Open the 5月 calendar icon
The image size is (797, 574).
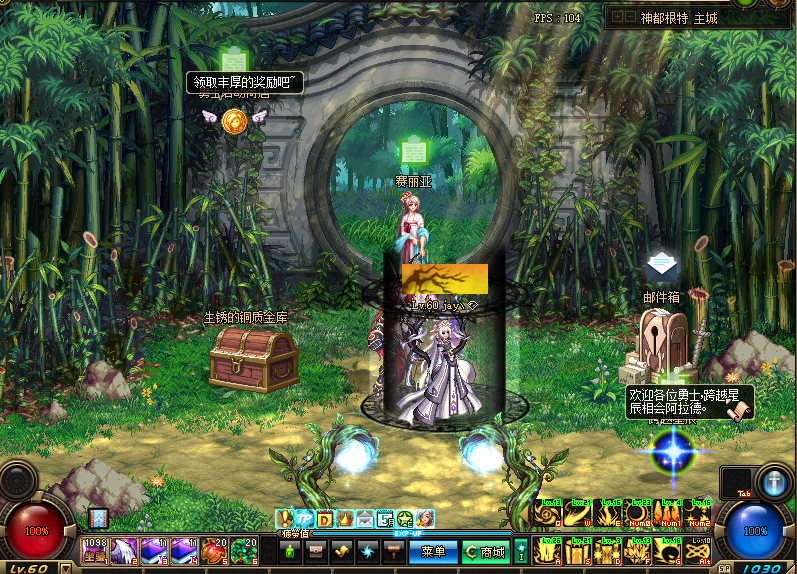pyautogui.click(x=385, y=518)
